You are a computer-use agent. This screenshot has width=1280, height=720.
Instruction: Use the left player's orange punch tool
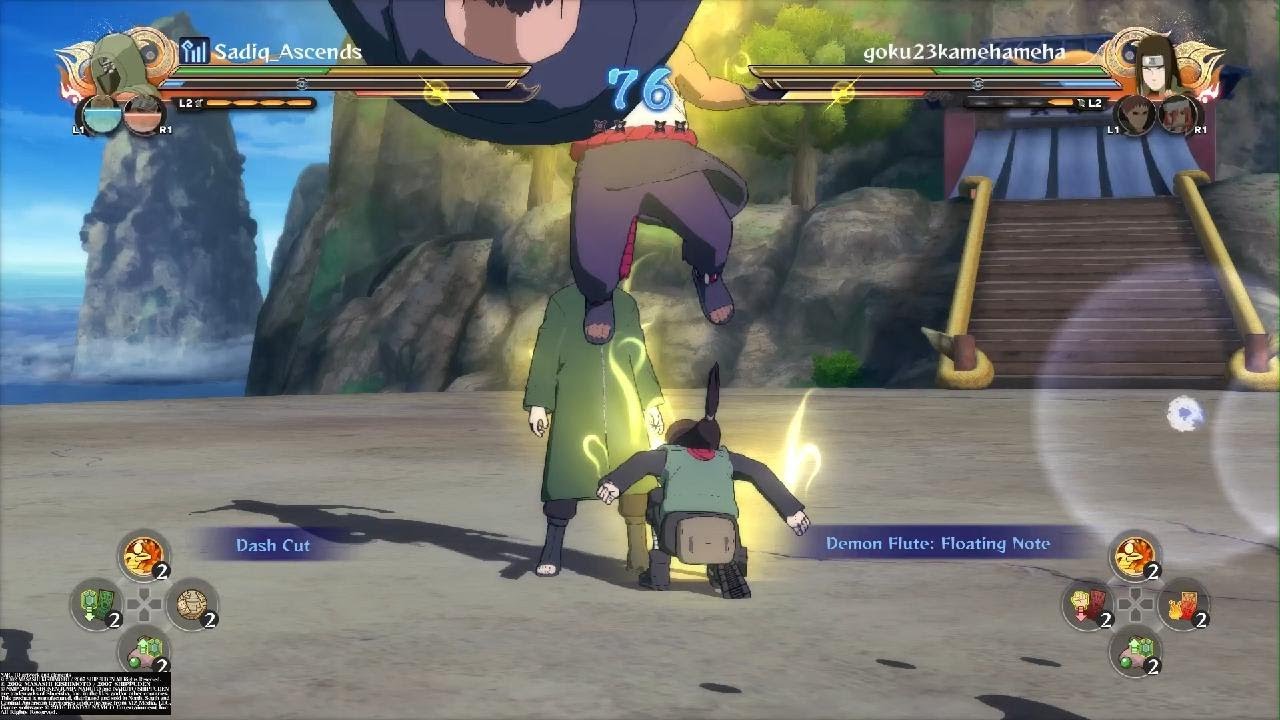(143, 555)
